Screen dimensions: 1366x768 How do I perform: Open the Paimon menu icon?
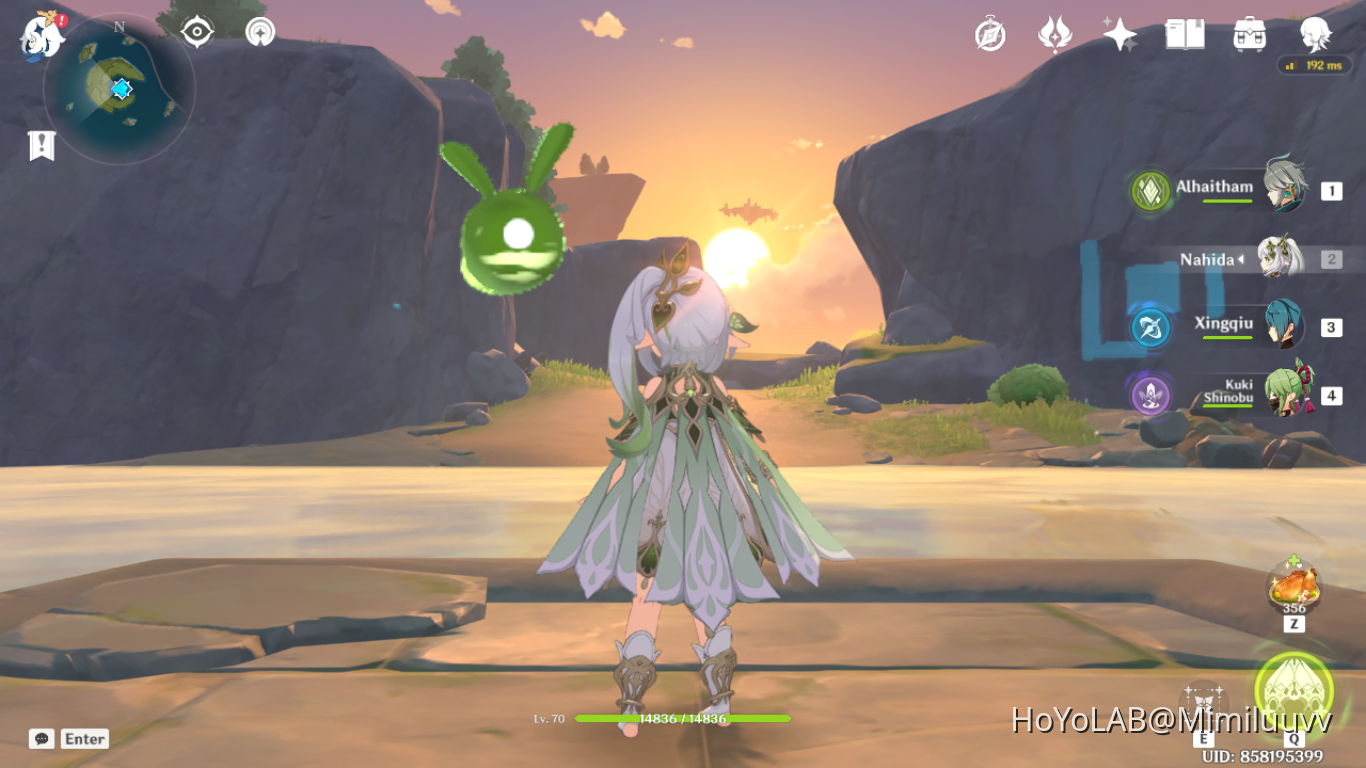(42, 34)
